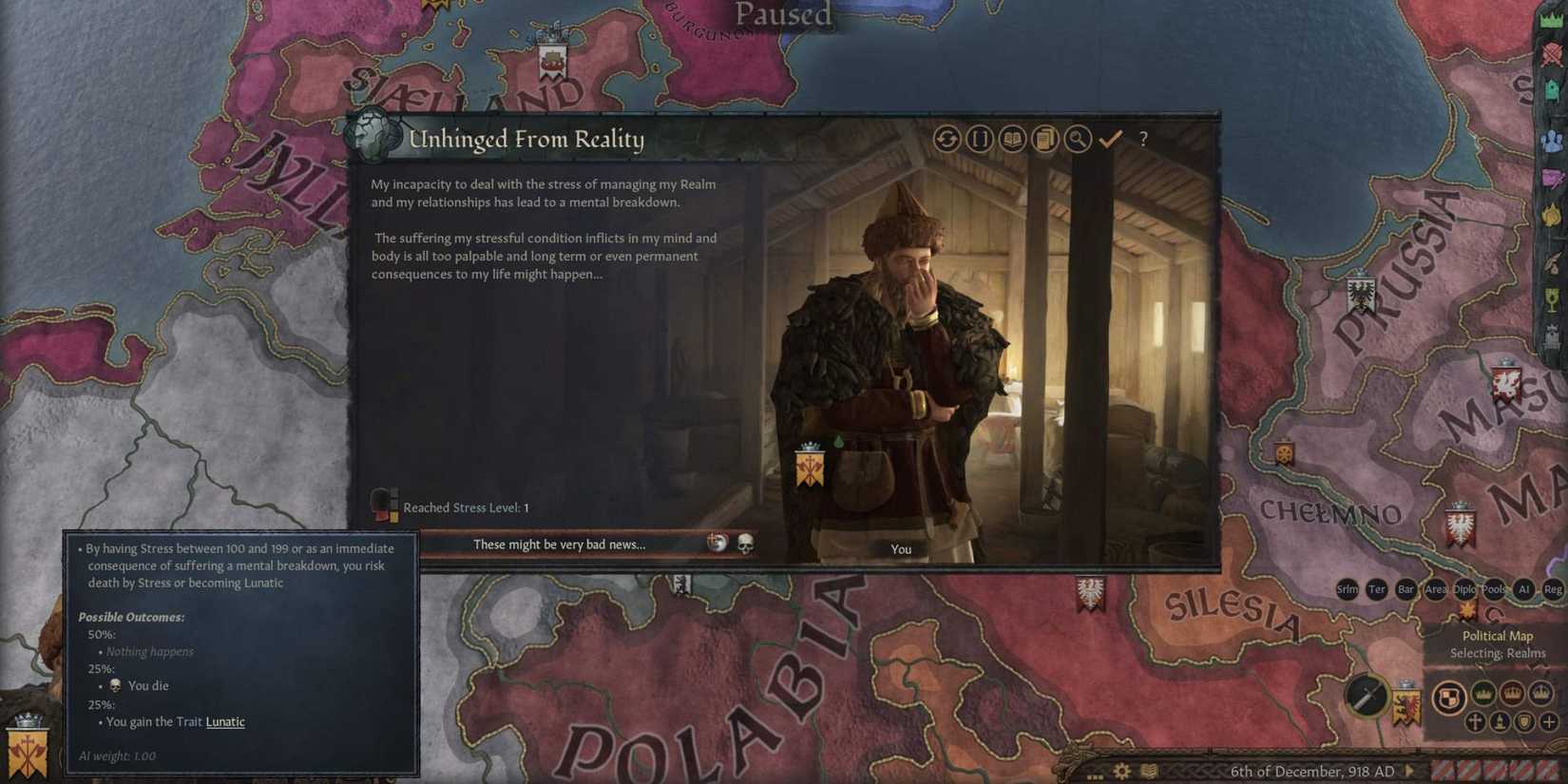Confirm the event with the checkmark icon
1568x784 pixels.
click(x=1110, y=139)
